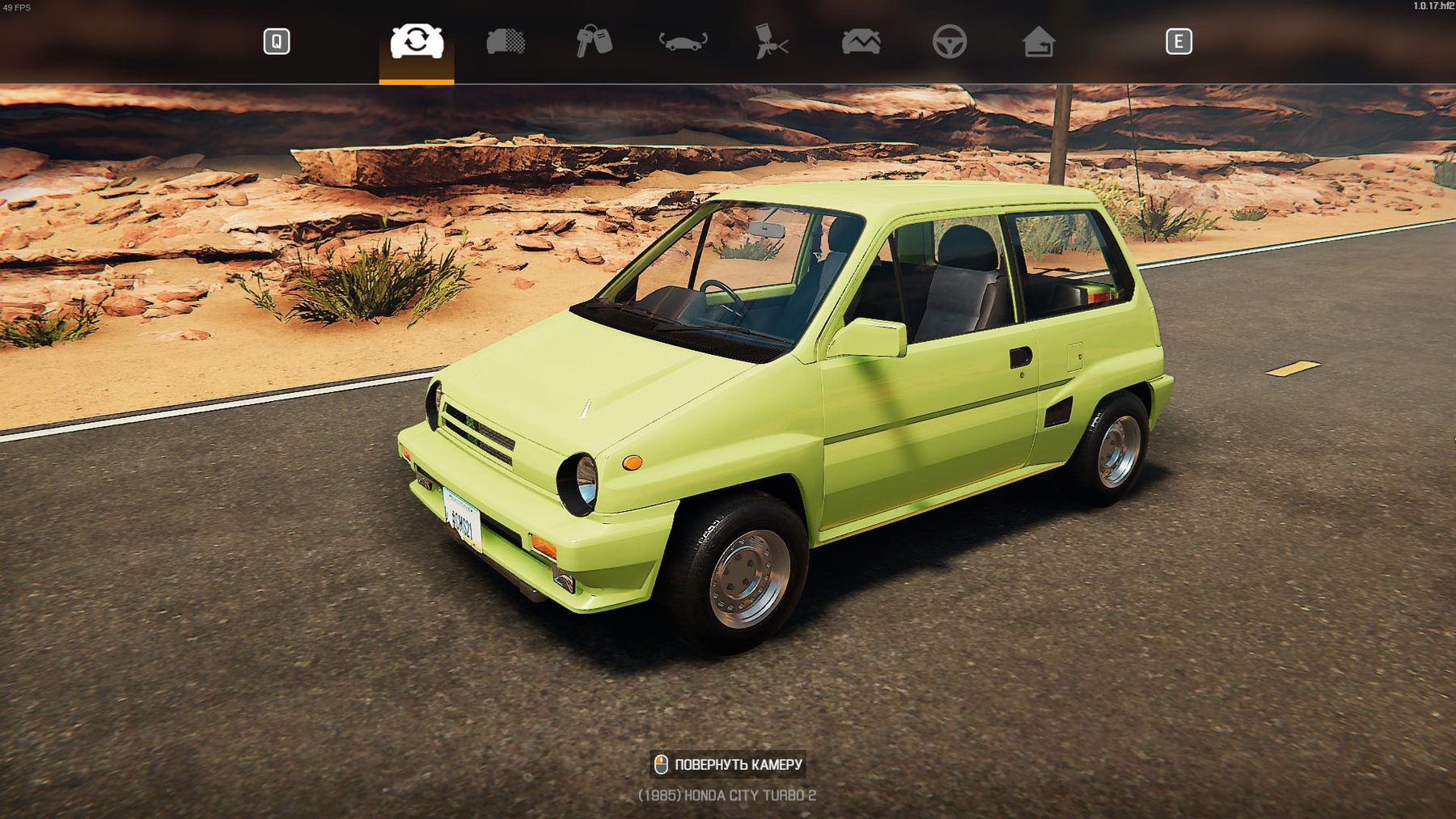Switch to the spray paint gun tab
Viewport: 1456px width, 819px height.
[x=771, y=41]
